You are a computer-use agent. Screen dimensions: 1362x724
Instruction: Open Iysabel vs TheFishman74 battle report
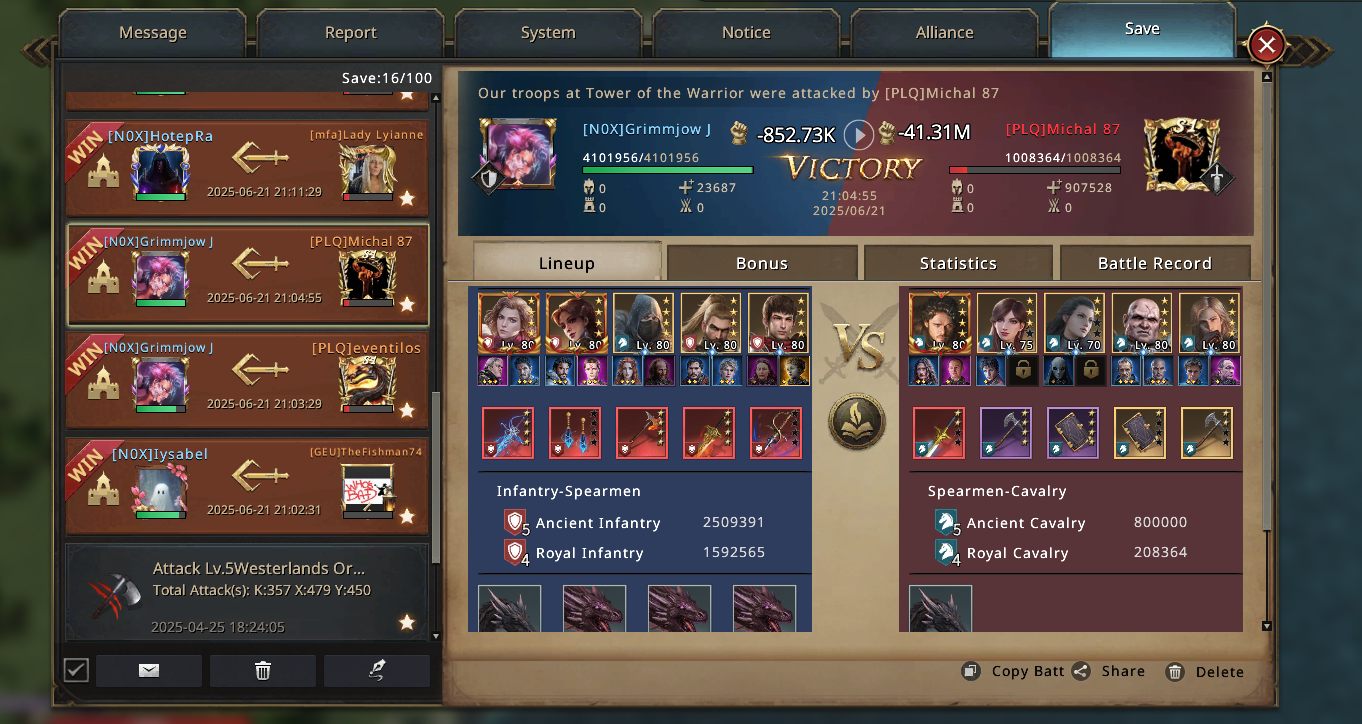(247, 486)
